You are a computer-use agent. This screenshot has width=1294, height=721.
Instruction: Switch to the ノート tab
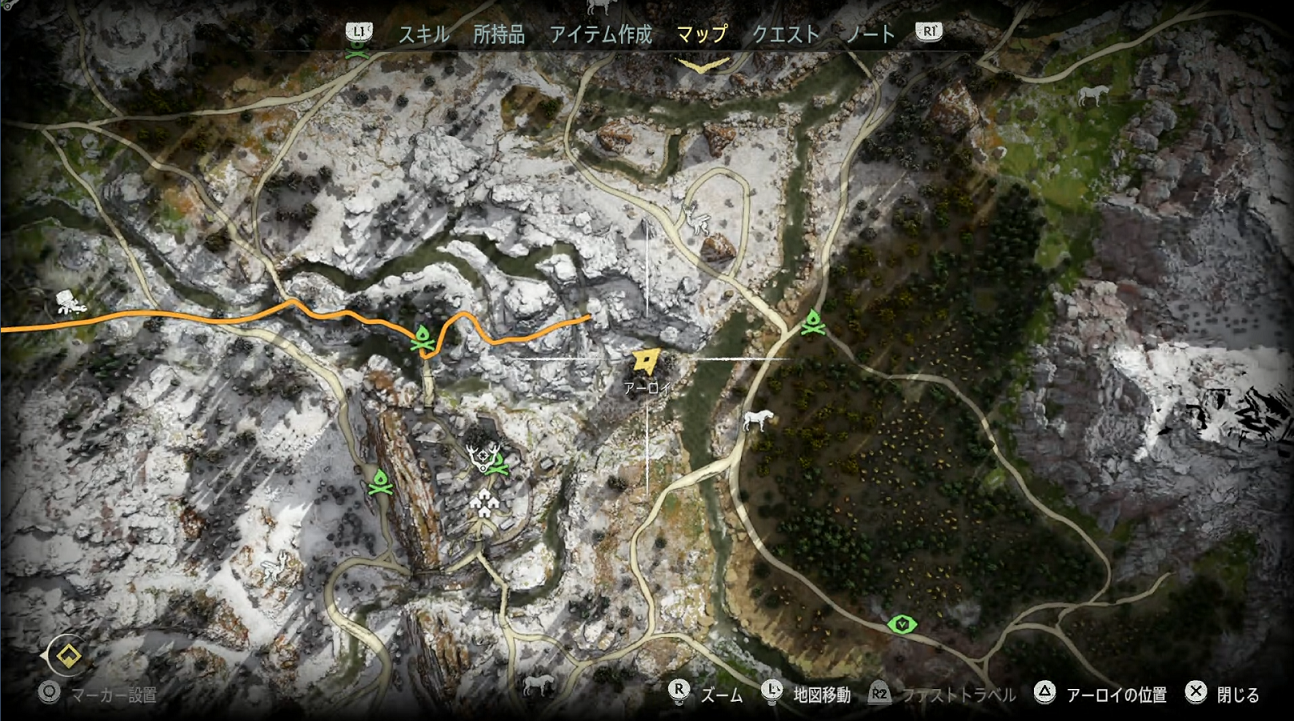point(870,34)
